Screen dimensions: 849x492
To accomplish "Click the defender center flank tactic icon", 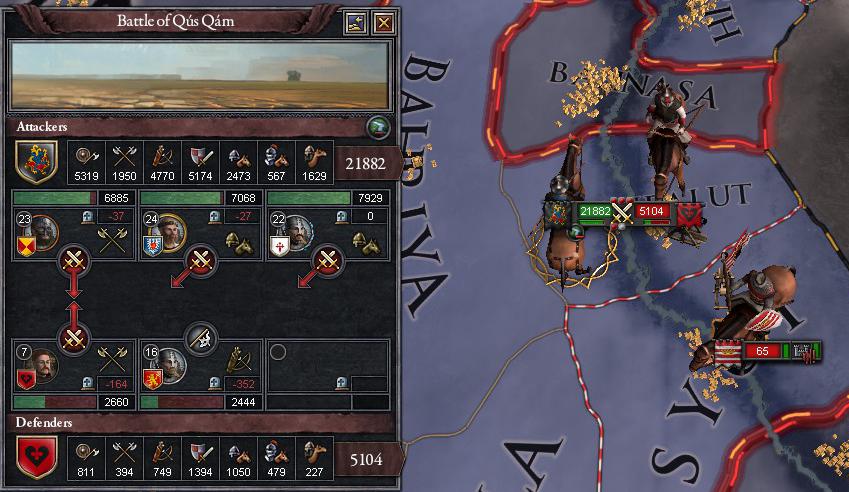I will (201, 337).
